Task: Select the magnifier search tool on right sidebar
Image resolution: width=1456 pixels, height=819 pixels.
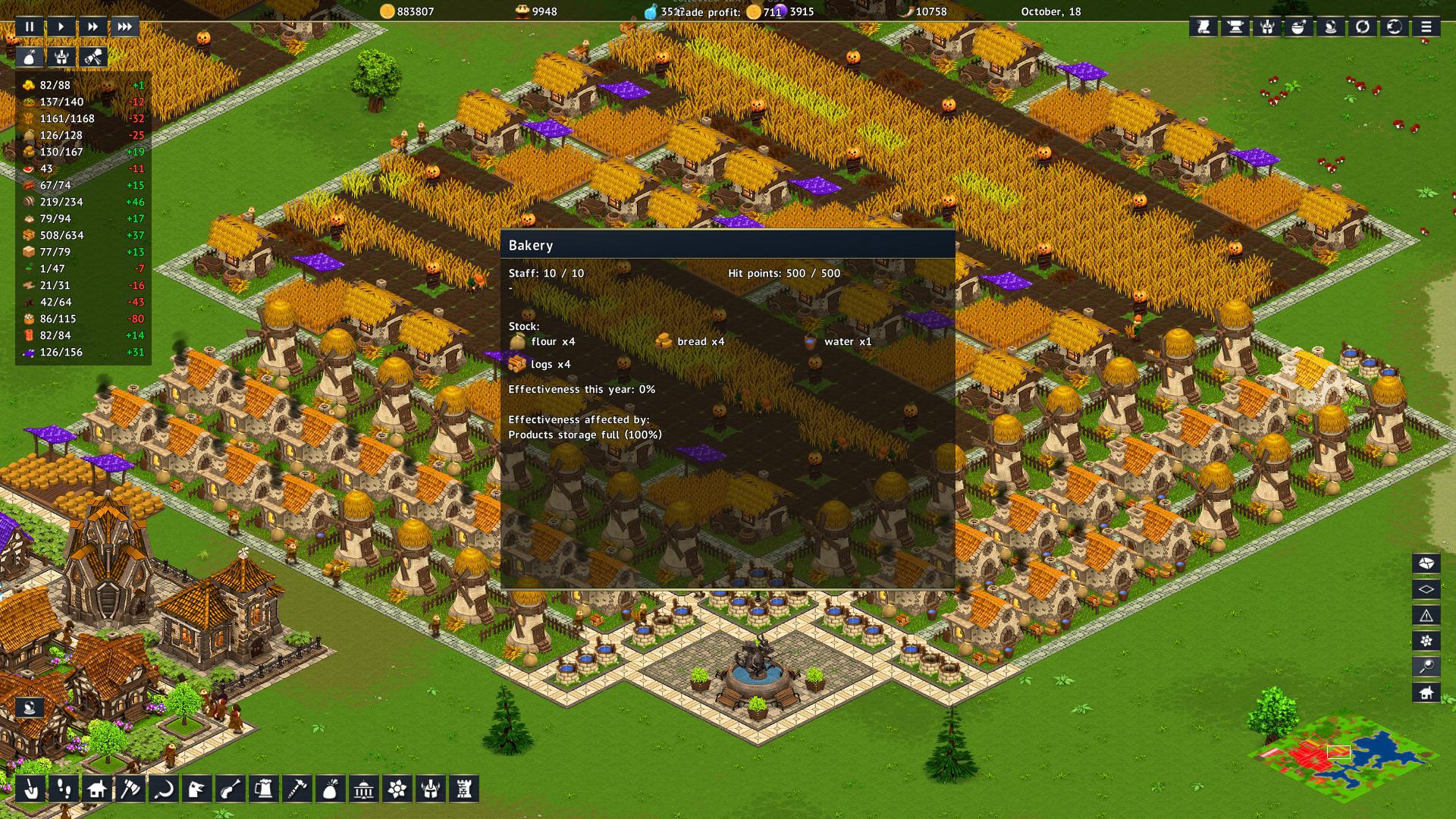Action: click(1426, 664)
